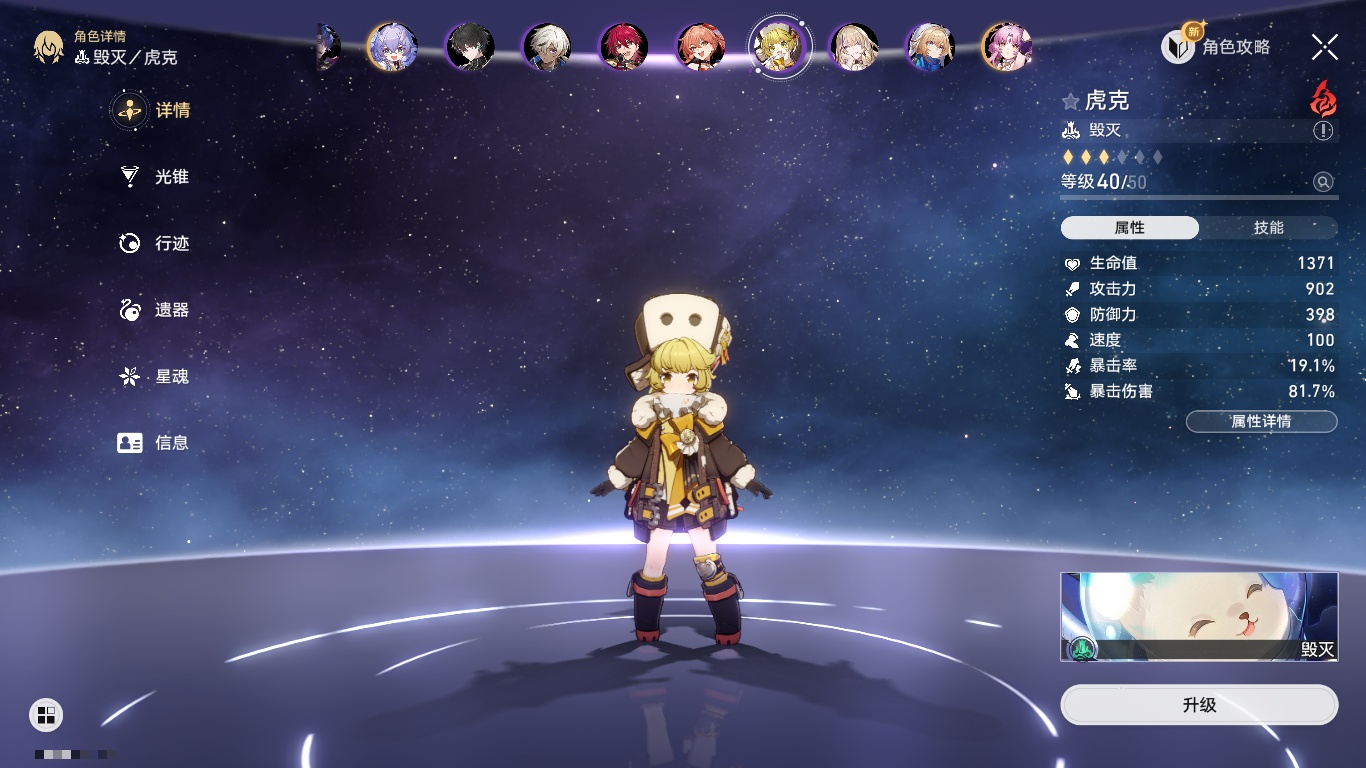Toggle the favorite star beside 虎克
Image resolution: width=1366 pixels, height=768 pixels.
coord(1071,101)
